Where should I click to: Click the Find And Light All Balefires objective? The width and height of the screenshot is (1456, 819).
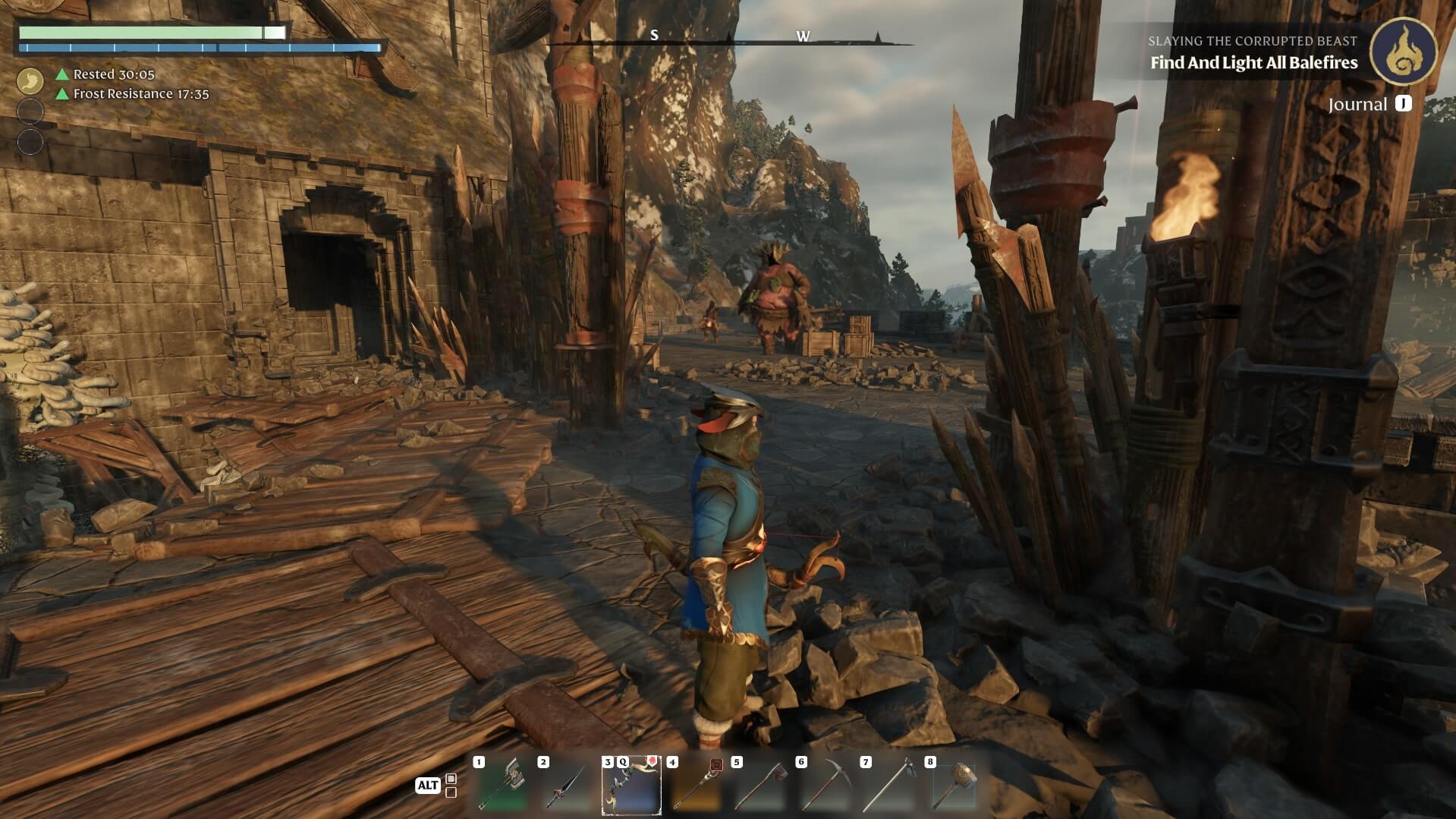(1253, 63)
